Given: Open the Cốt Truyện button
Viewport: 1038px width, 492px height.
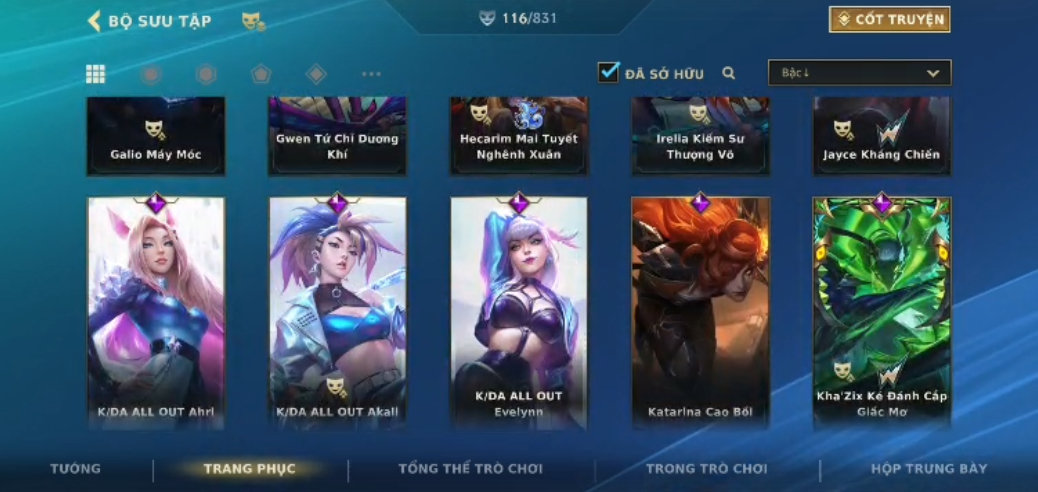Looking at the screenshot, I should (x=889, y=20).
